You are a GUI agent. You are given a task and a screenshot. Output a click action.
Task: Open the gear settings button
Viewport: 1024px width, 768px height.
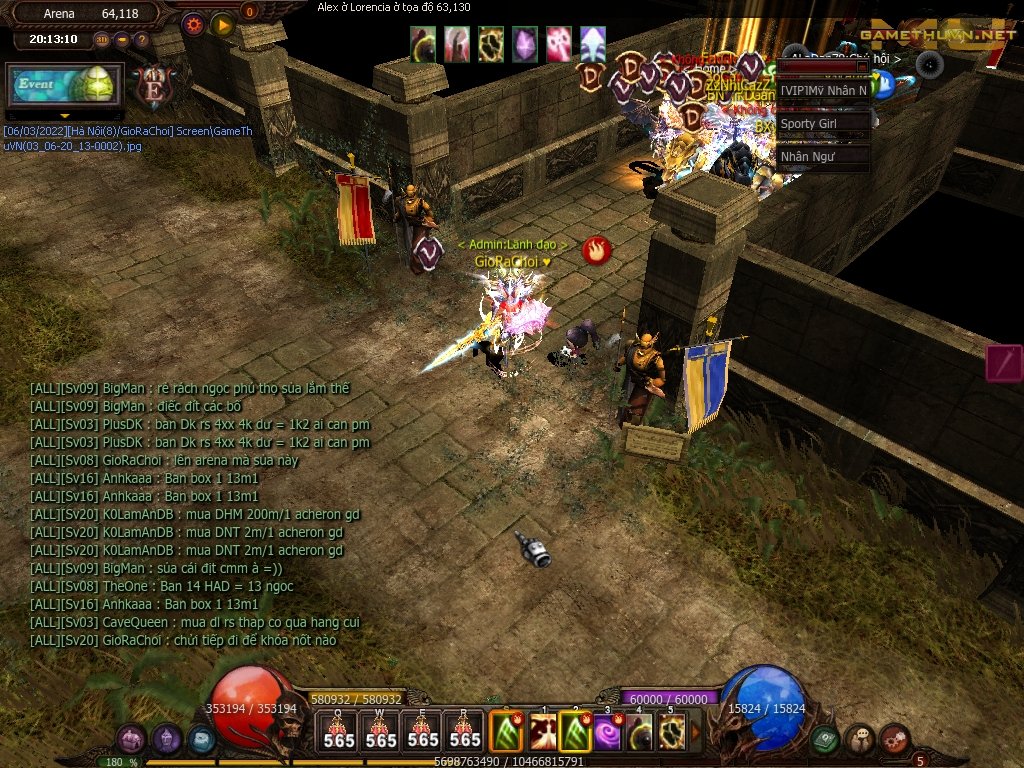click(x=194, y=22)
